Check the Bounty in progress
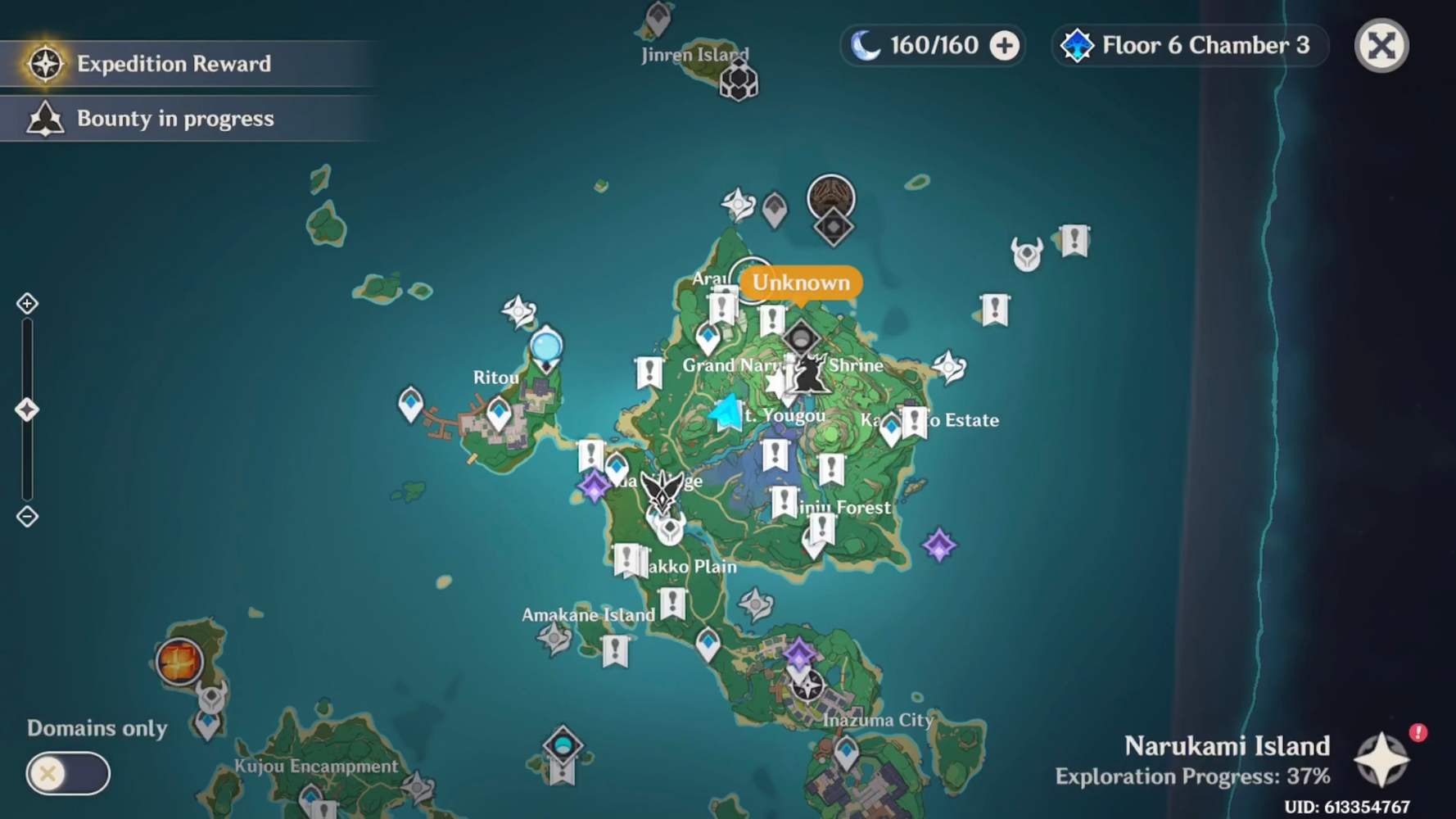Image resolution: width=1456 pixels, height=819 pixels. click(x=174, y=118)
